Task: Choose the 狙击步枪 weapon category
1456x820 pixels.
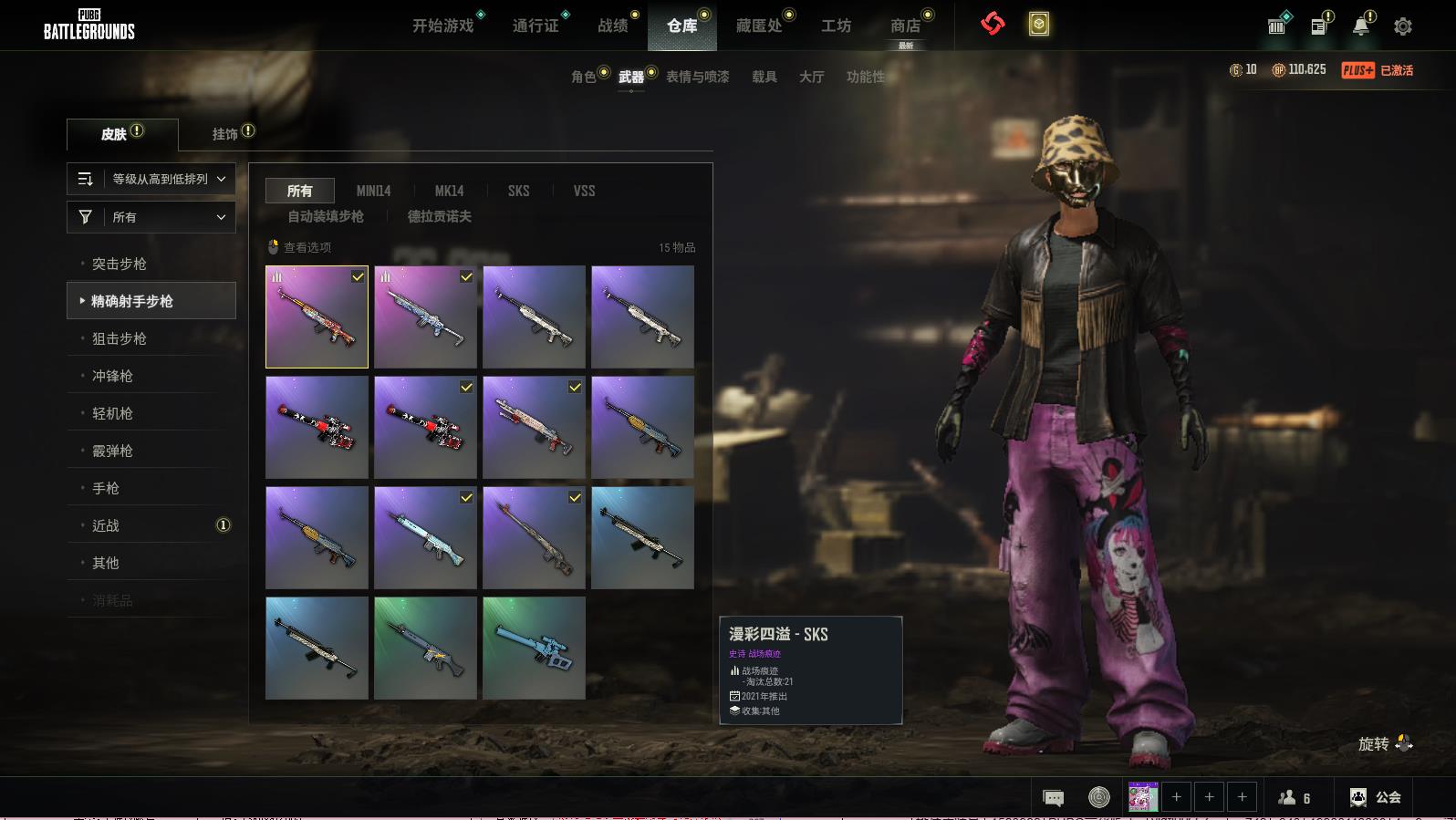Action: click(120, 338)
